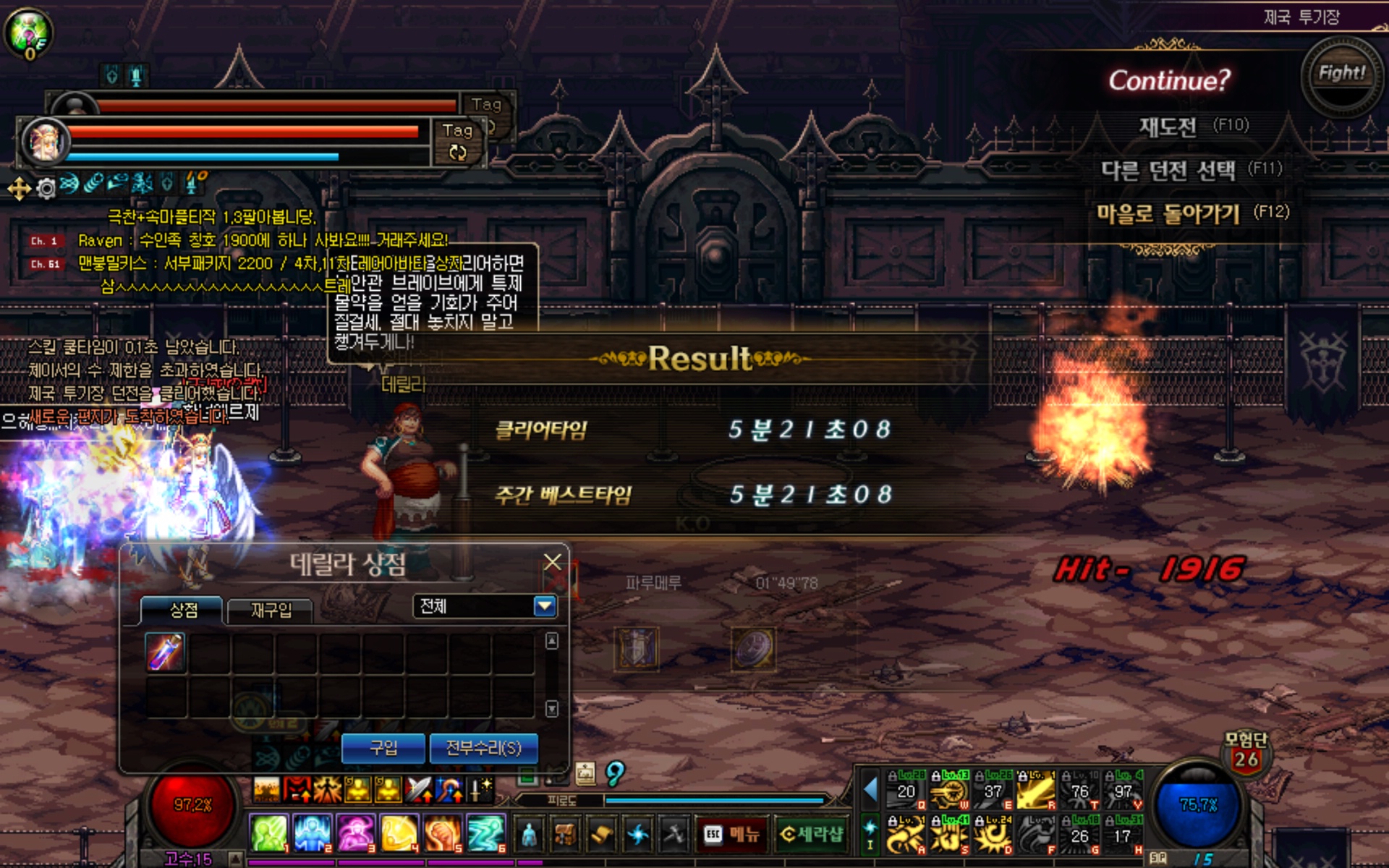
Task: Open the 세라샵 cash shop
Action: click(x=812, y=835)
